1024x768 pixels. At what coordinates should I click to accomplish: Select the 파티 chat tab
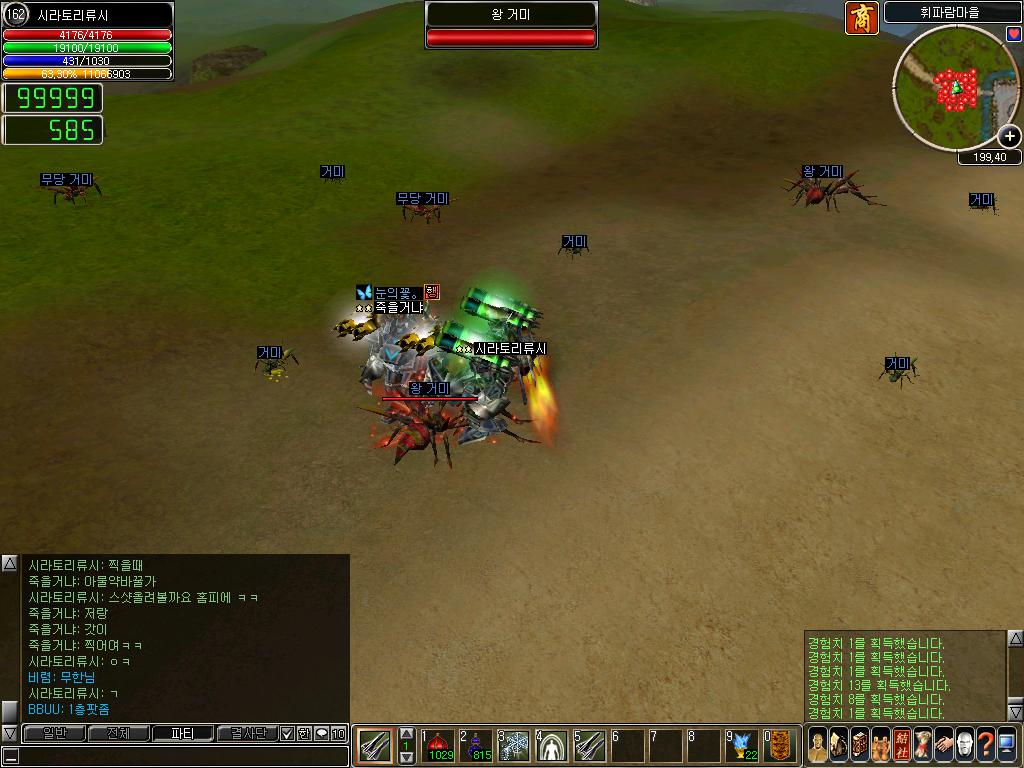(x=182, y=734)
